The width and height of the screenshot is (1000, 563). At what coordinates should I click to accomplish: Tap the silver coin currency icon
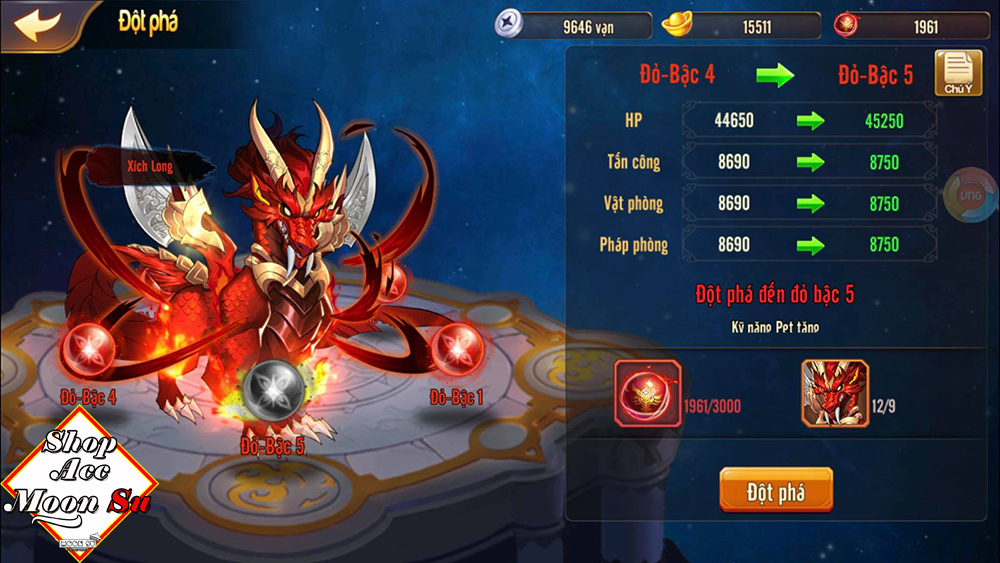coord(510,25)
